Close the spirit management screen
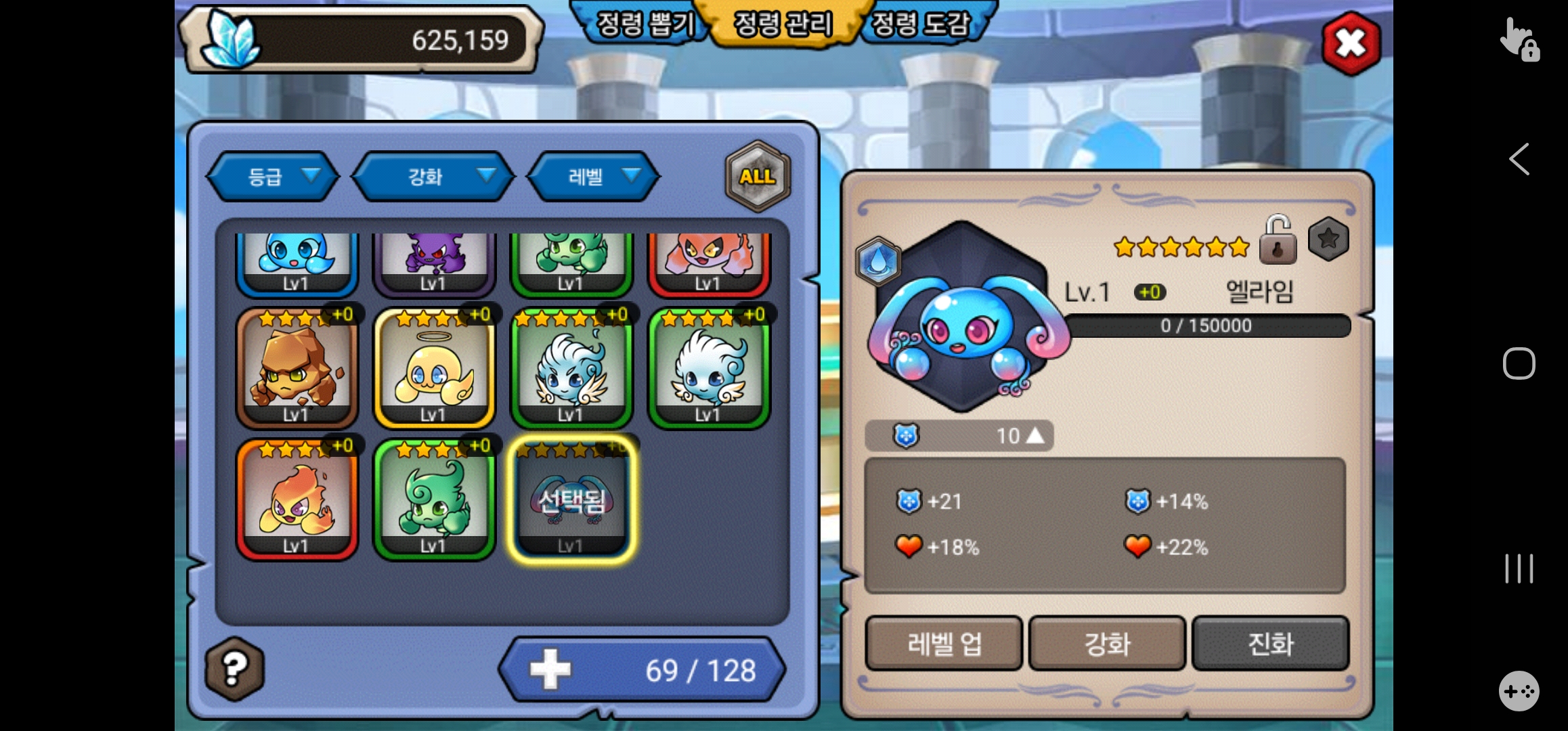The image size is (1568, 731). [x=1351, y=43]
